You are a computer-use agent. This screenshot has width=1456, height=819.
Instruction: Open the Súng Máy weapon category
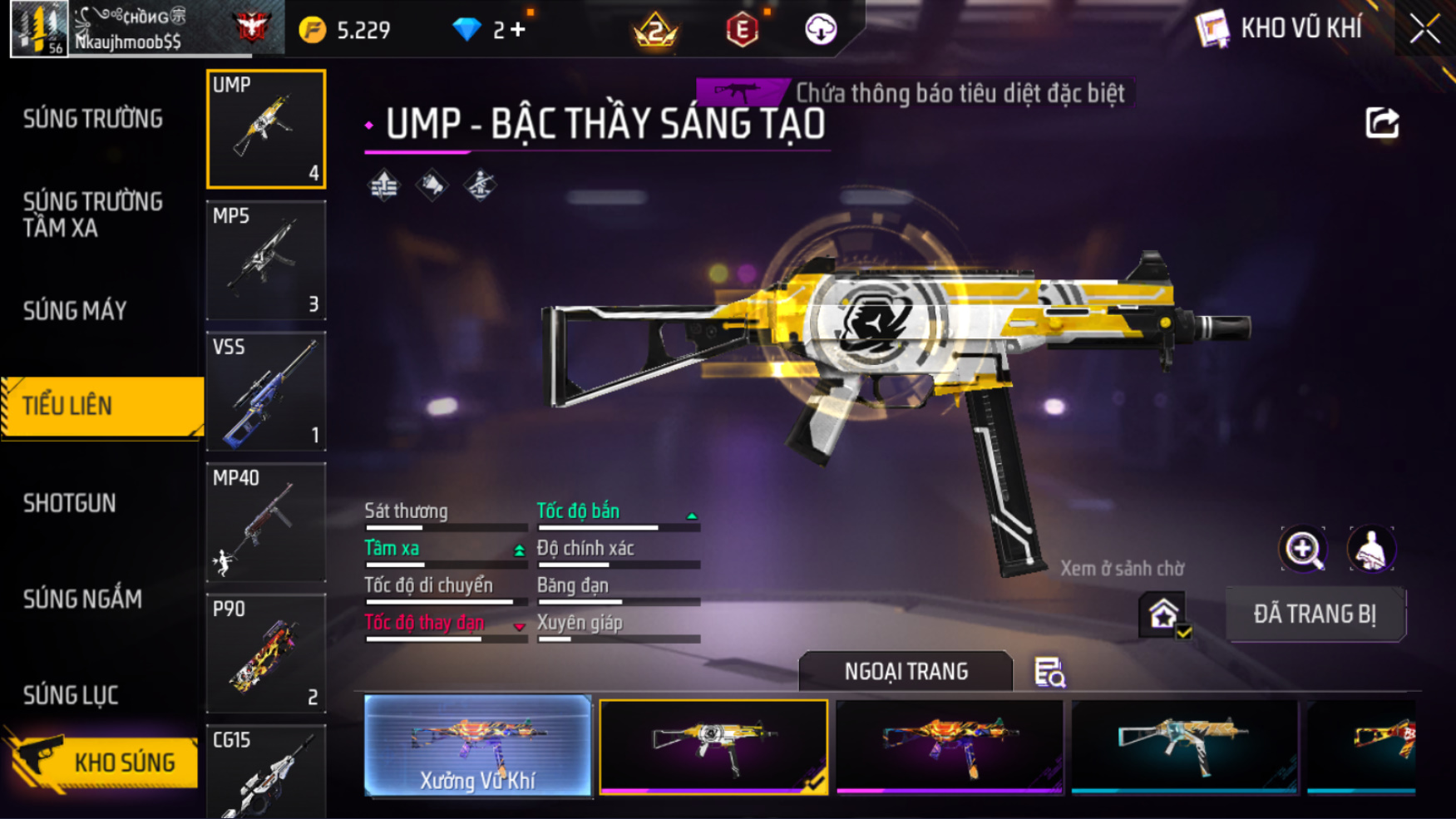(x=75, y=311)
